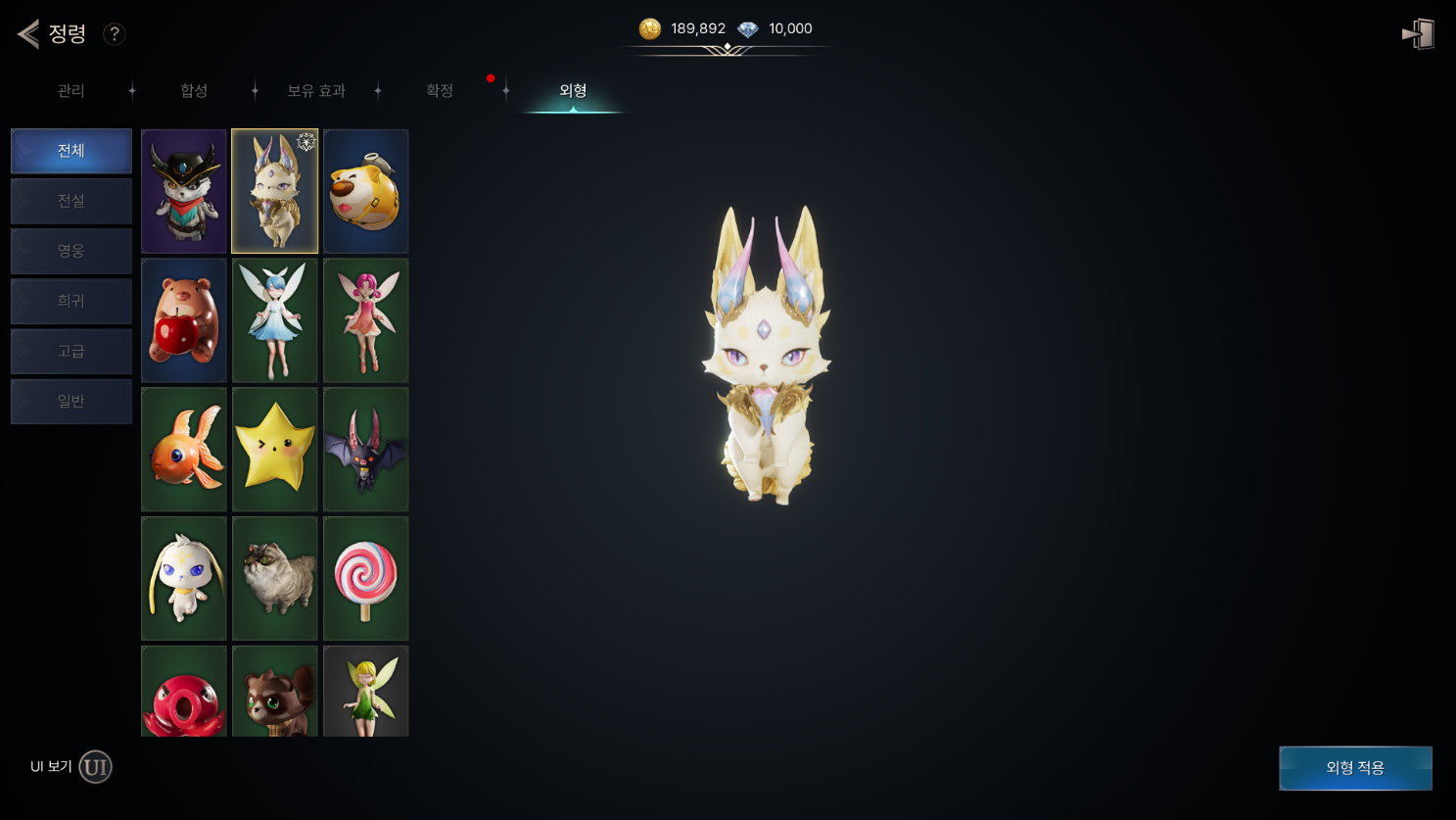Open the 합성 tab
Screen dimensions: 1456x820
coord(194,91)
